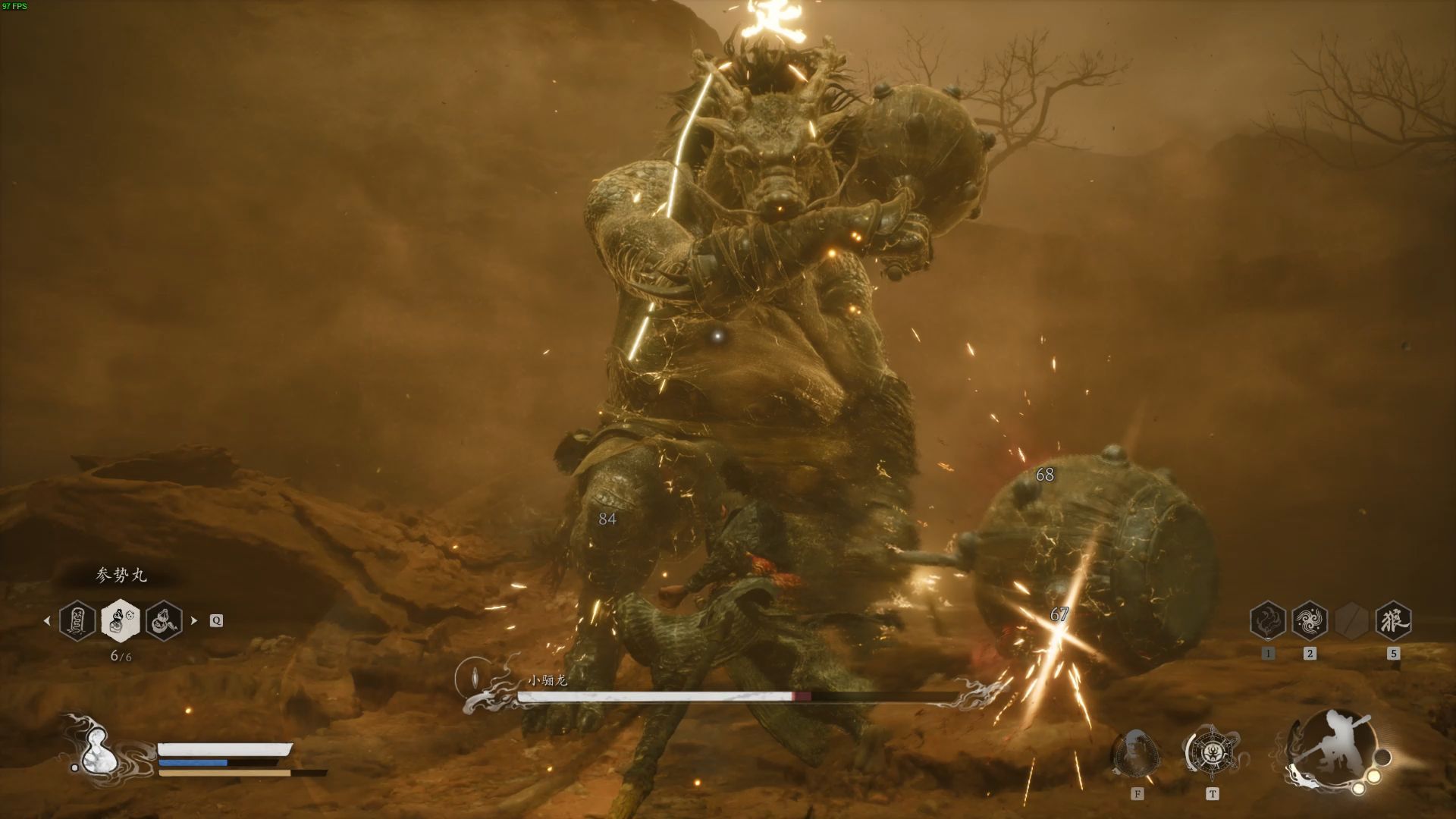The height and width of the screenshot is (819, 1456).
Task: Cycle the quick items left with the arrow
Action: click(47, 620)
